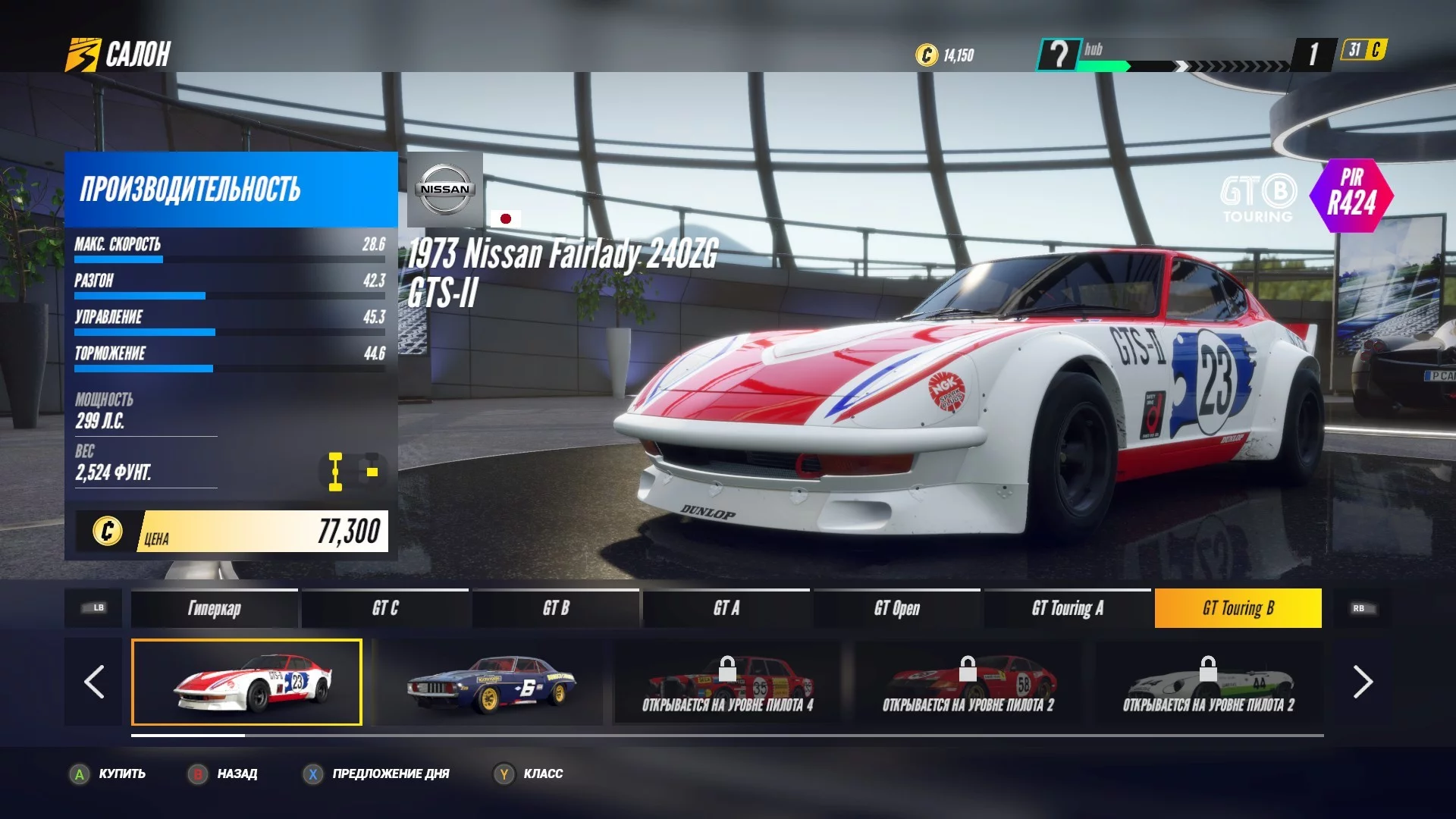Open the Класс class selector
Image resolution: width=1456 pixels, height=819 pixels.
tap(529, 773)
